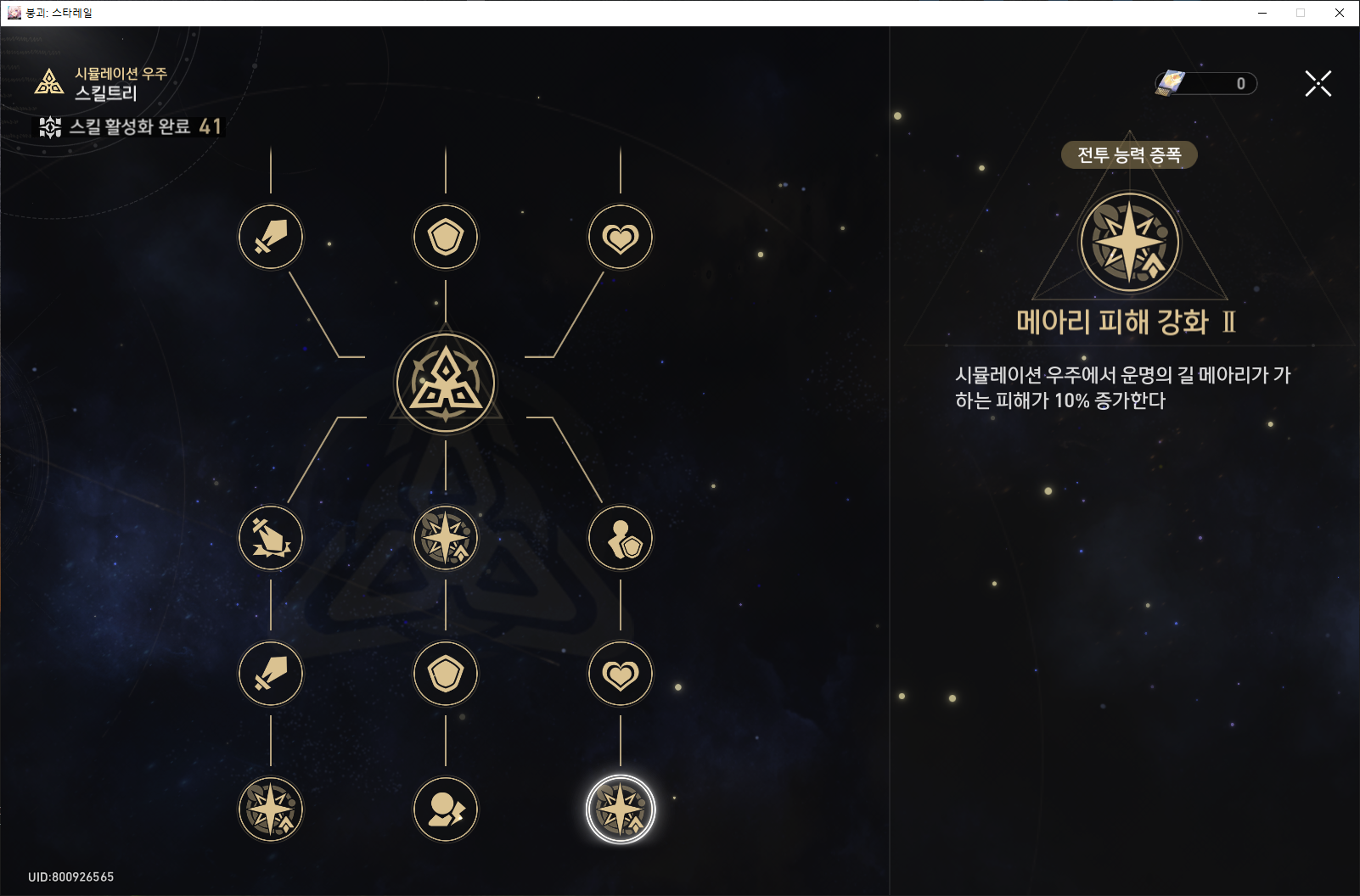
Task: Select the compass-star damage node in the middle column
Action: [x=445, y=537]
